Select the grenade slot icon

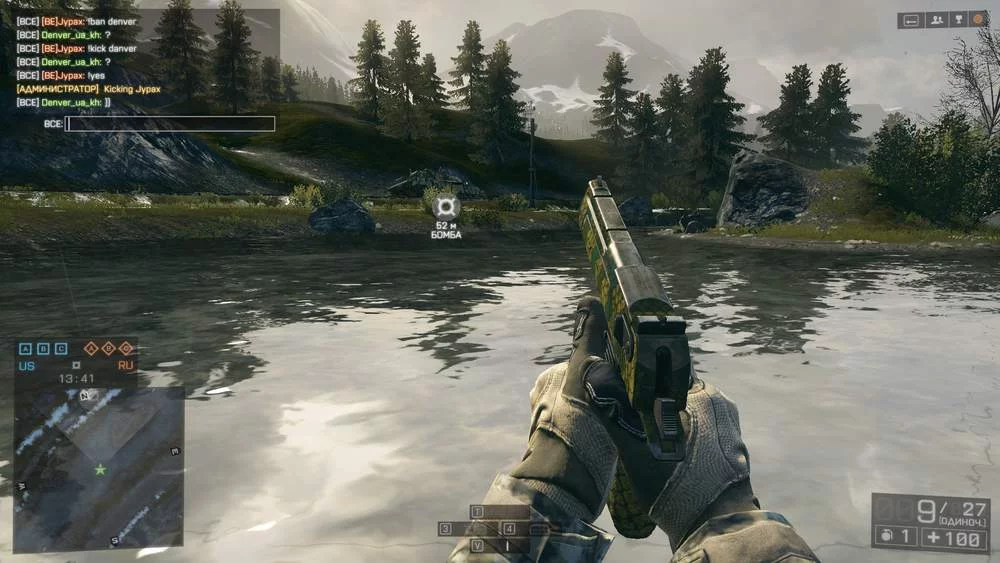pos(883,537)
